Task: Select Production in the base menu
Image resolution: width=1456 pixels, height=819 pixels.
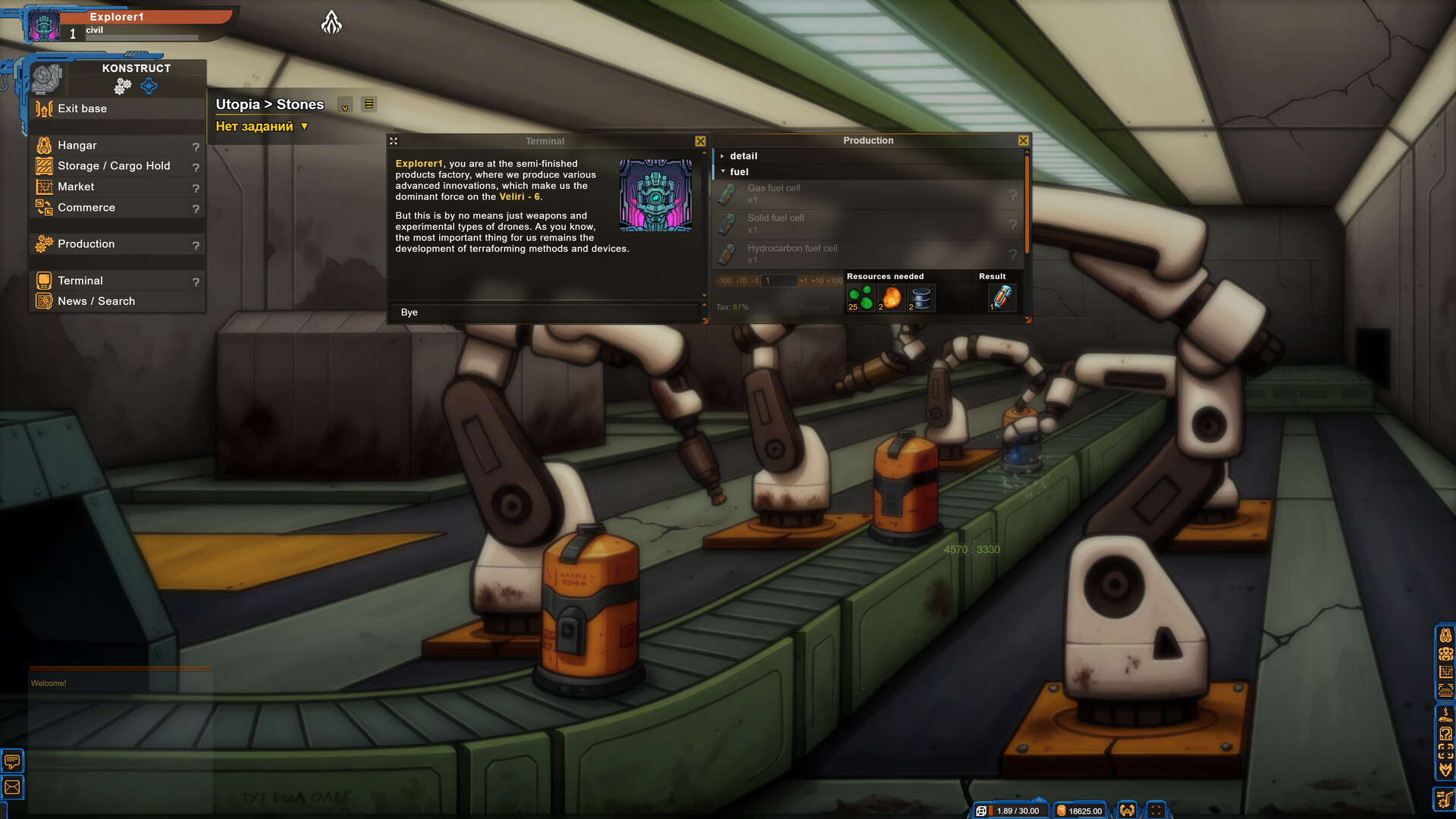Action: click(x=86, y=244)
